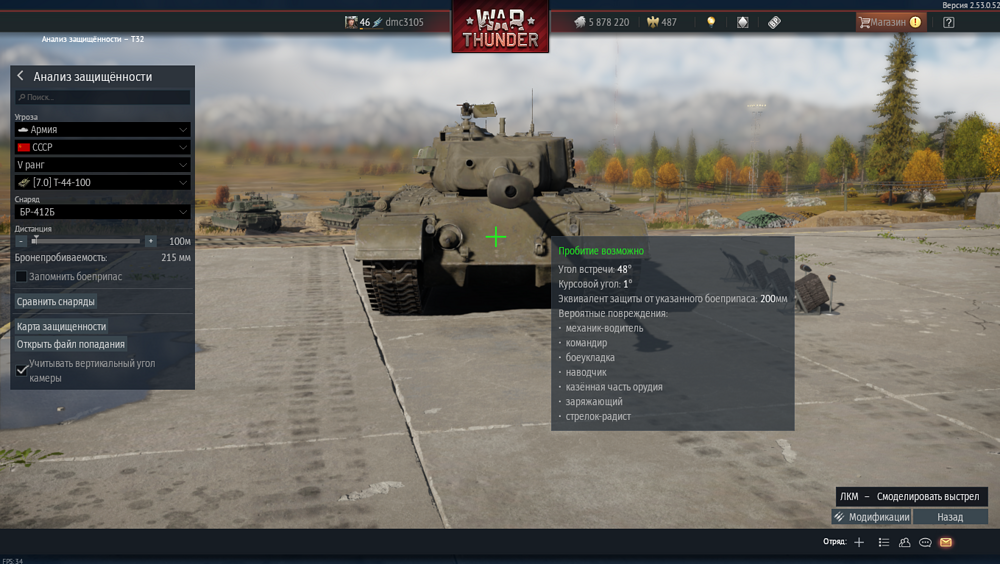
Task: Open the Модификации panel
Action: click(x=871, y=517)
